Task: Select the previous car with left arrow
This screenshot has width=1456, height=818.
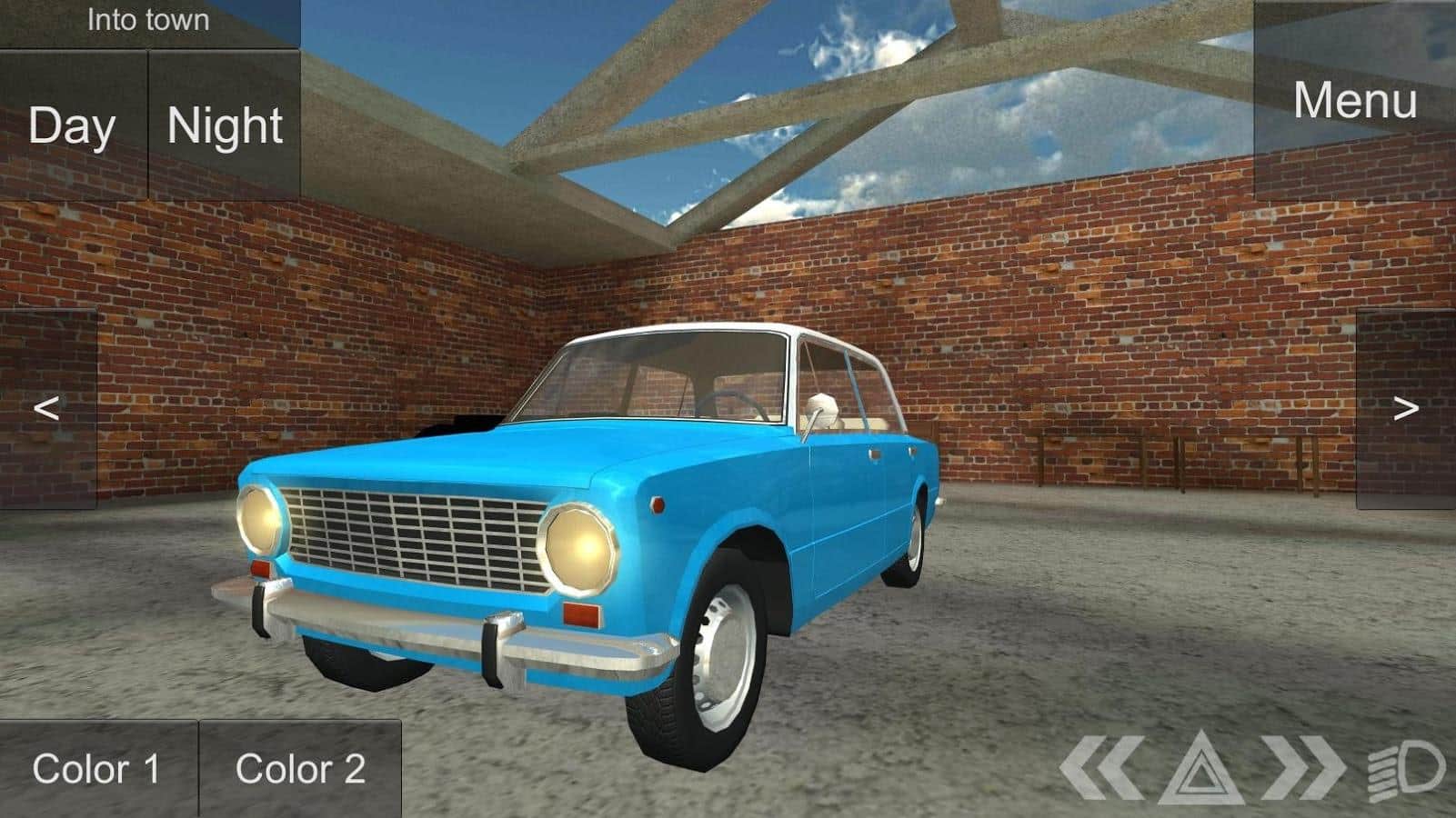Action: point(47,407)
